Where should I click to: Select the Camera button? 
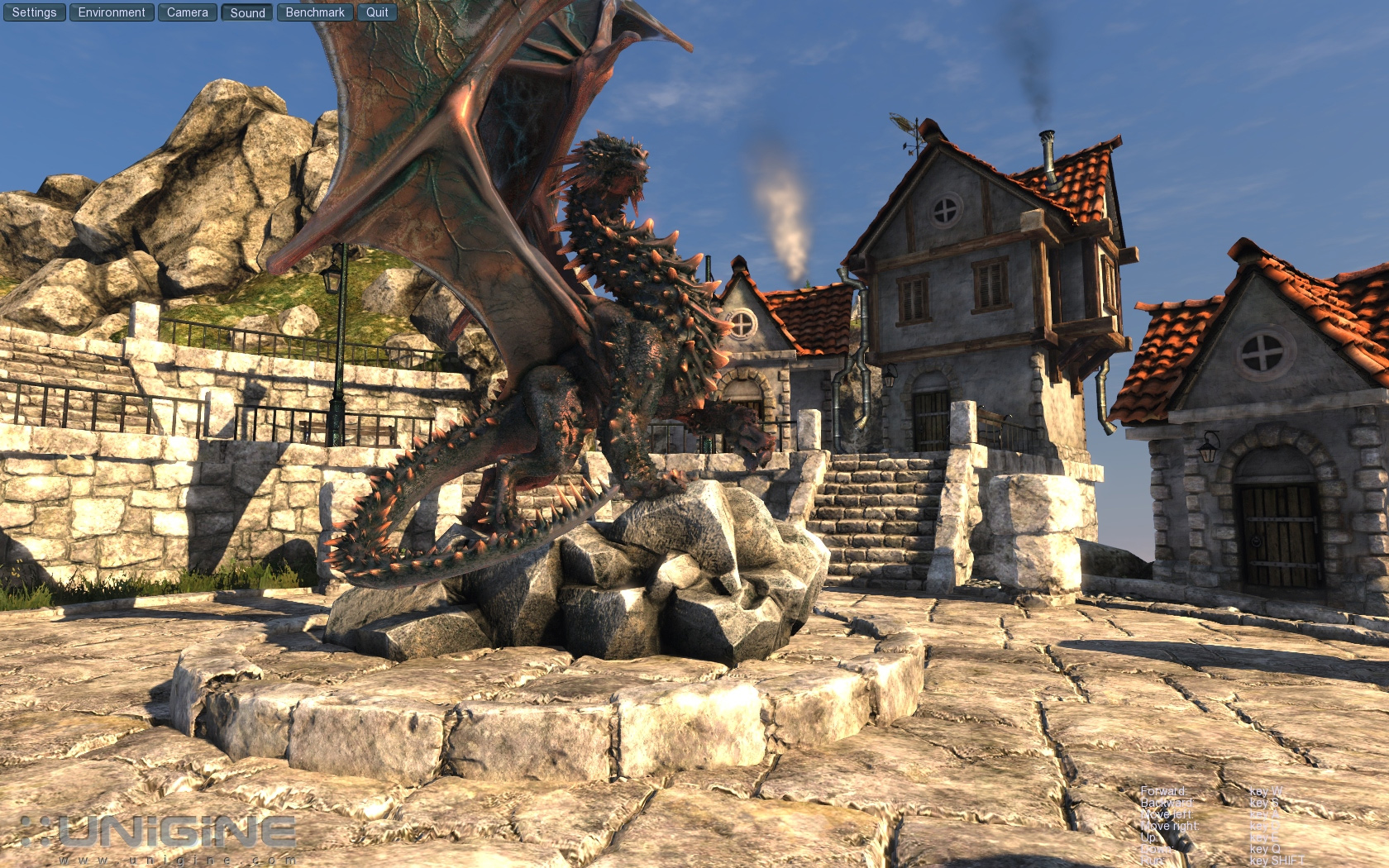click(188, 12)
